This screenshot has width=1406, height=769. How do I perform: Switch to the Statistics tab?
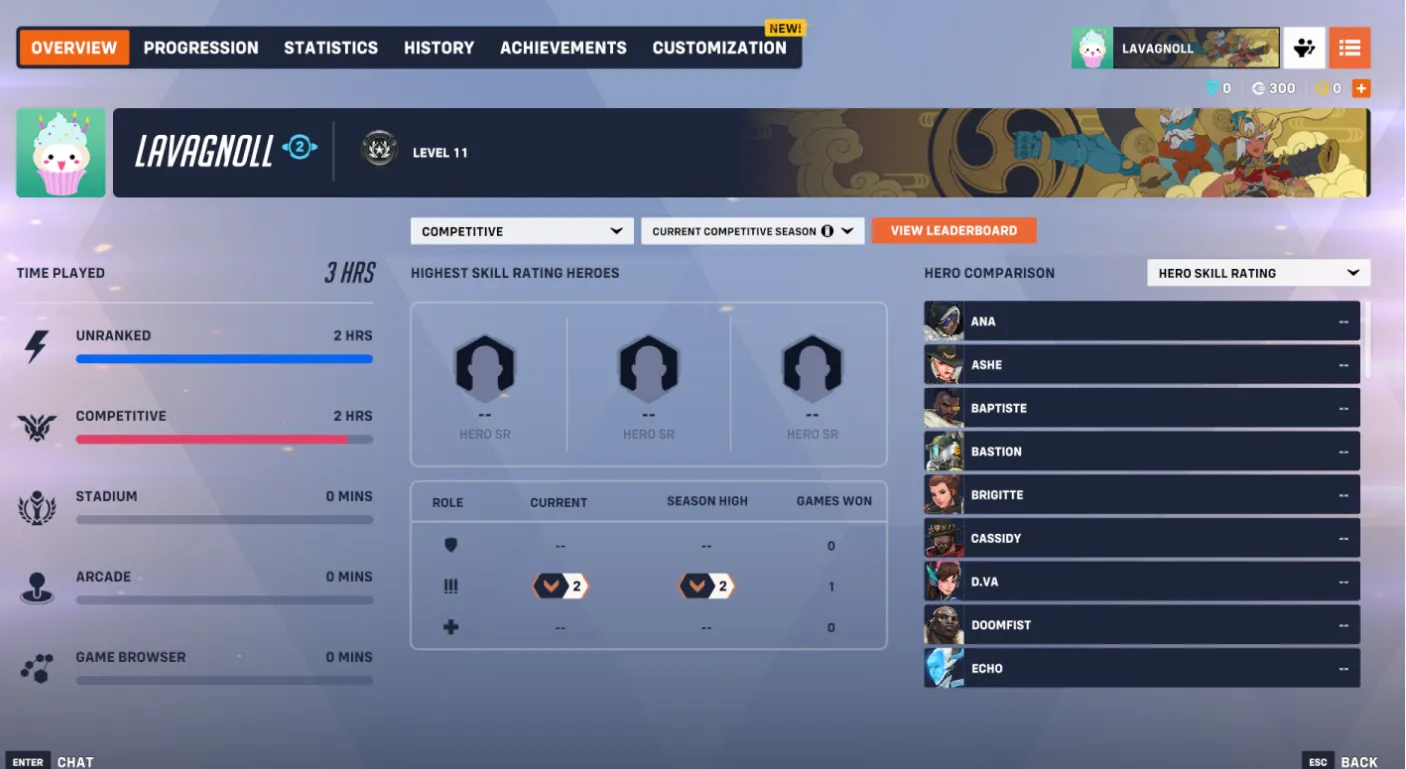(x=330, y=47)
